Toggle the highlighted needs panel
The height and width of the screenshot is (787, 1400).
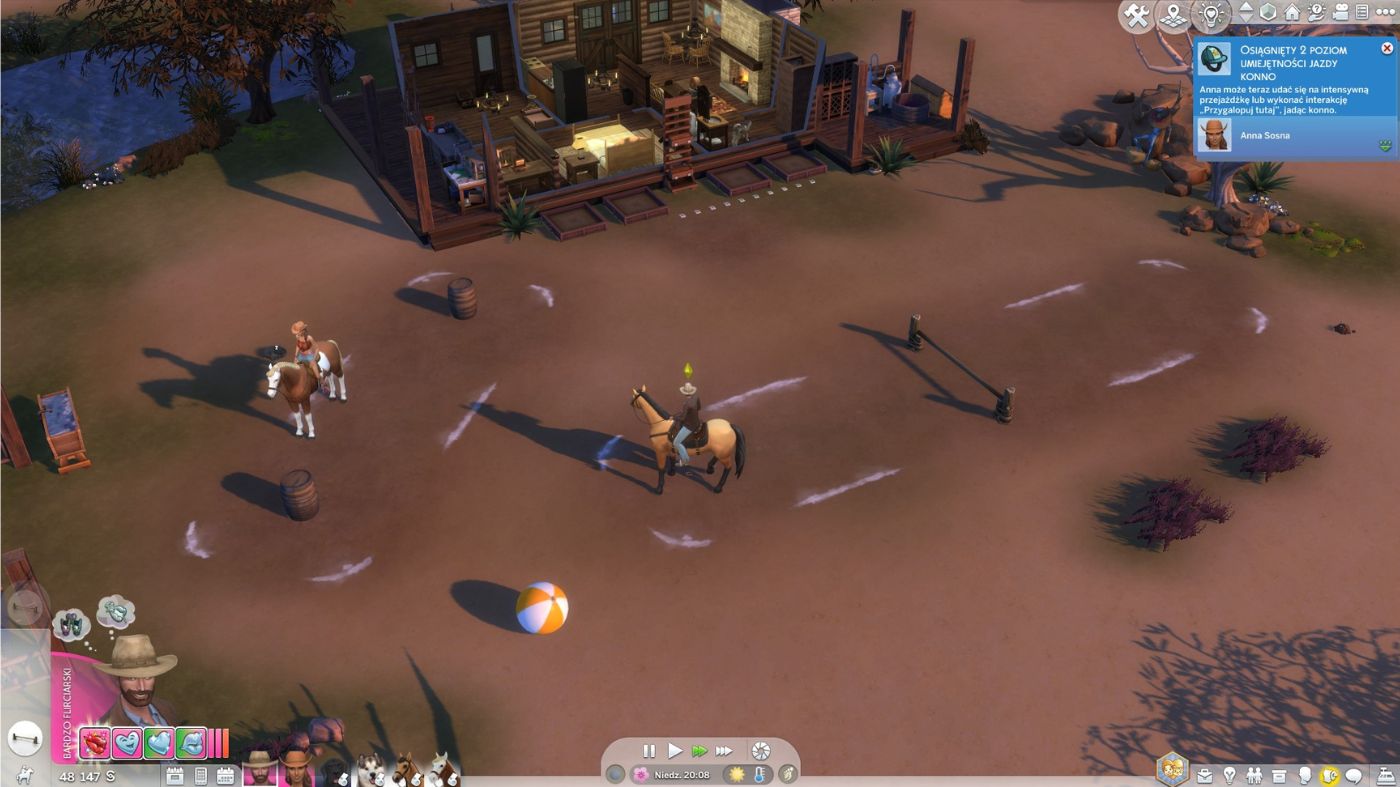tap(1330, 775)
